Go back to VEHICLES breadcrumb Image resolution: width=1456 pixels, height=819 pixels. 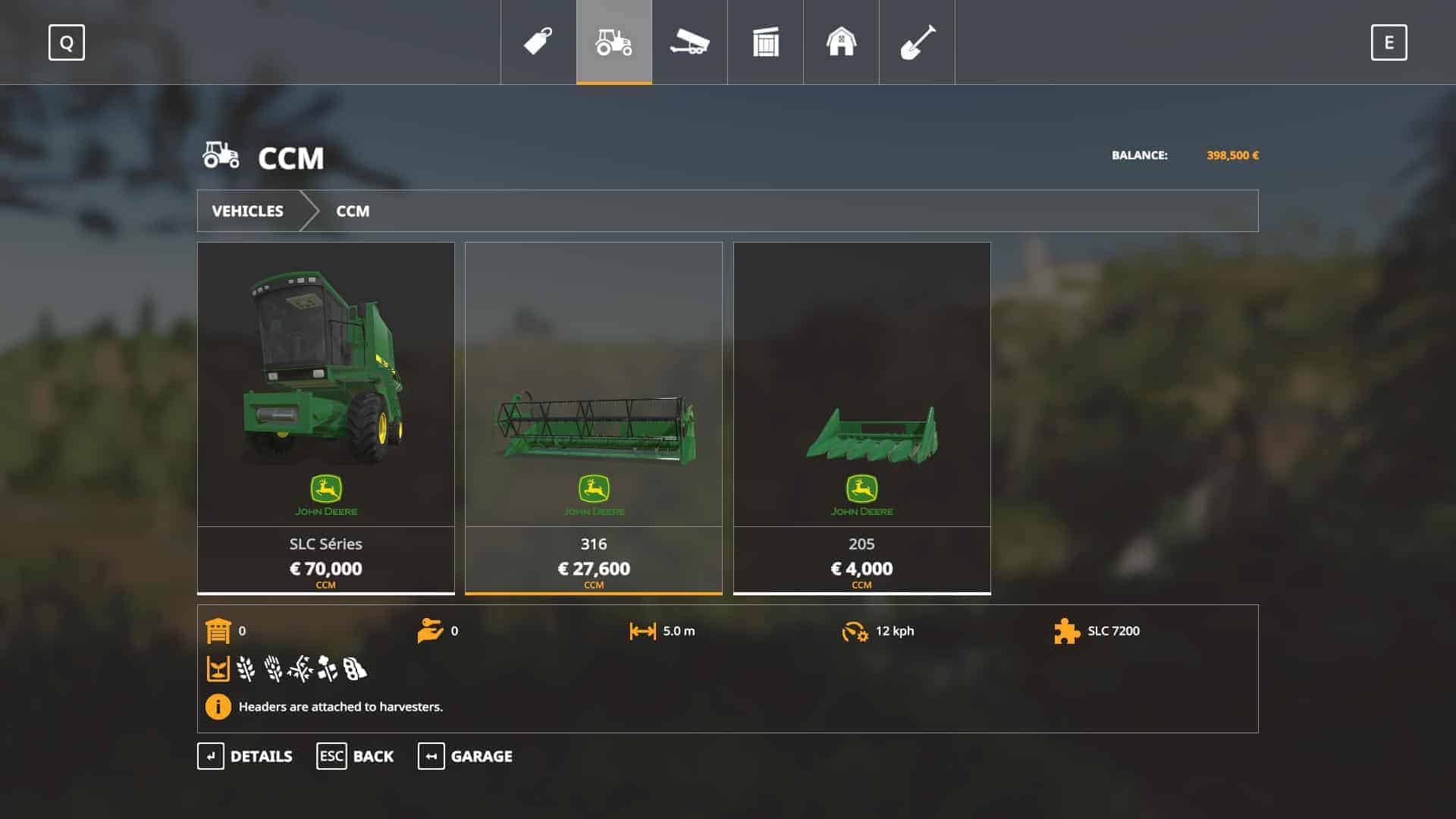(x=247, y=211)
